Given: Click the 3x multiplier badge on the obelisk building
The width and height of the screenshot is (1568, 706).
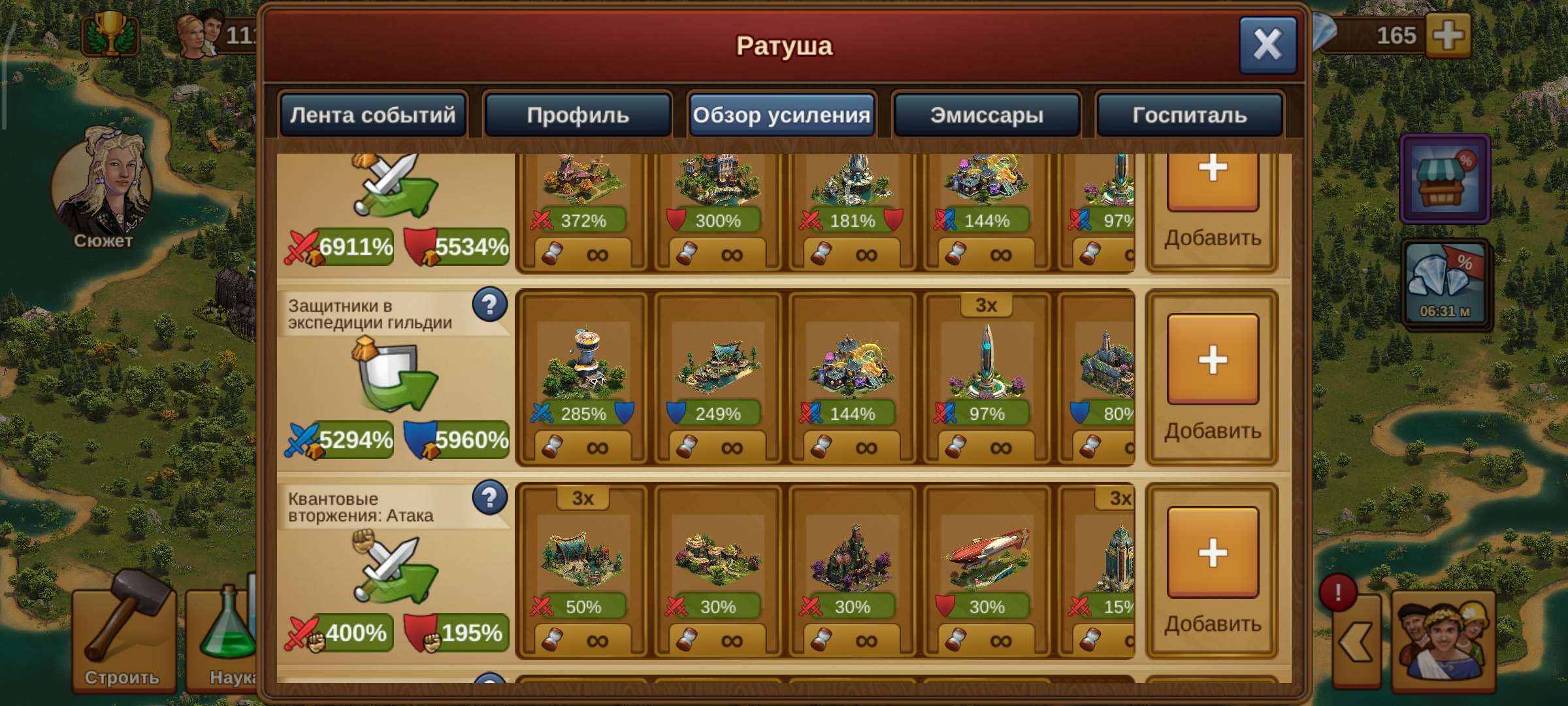Looking at the screenshot, I should point(987,305).
